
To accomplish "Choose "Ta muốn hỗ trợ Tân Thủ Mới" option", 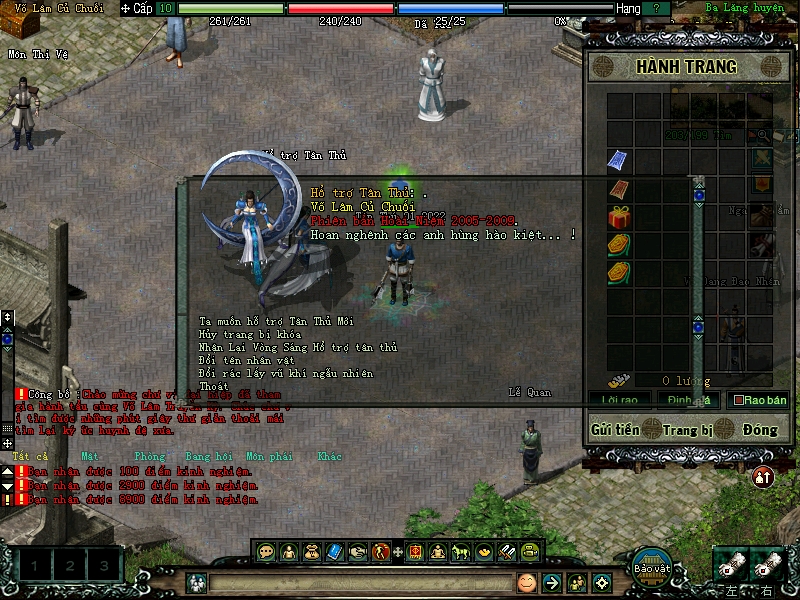I will (x=276, y=321).
